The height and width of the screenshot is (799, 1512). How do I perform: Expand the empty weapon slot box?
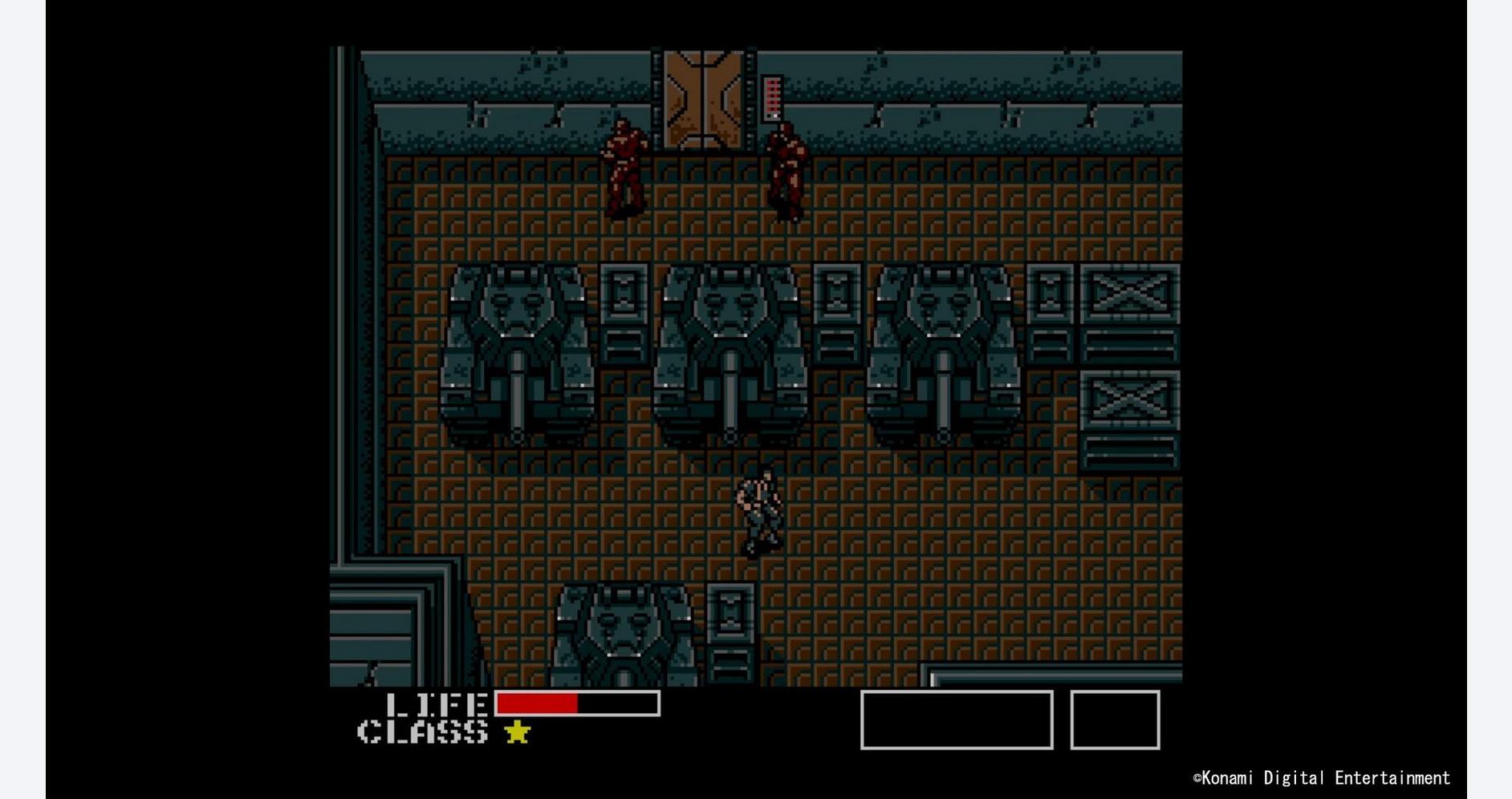[957, 720]
